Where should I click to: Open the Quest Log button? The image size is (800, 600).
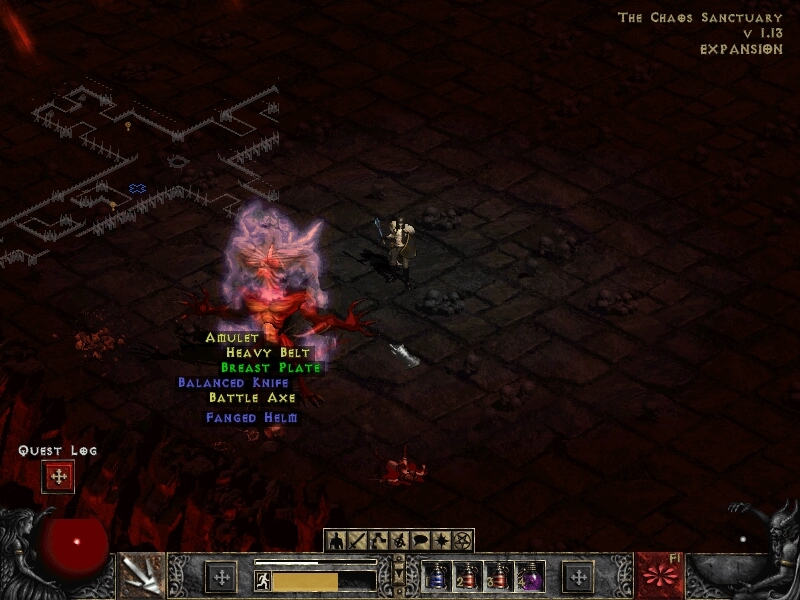[x=58, y=477]
